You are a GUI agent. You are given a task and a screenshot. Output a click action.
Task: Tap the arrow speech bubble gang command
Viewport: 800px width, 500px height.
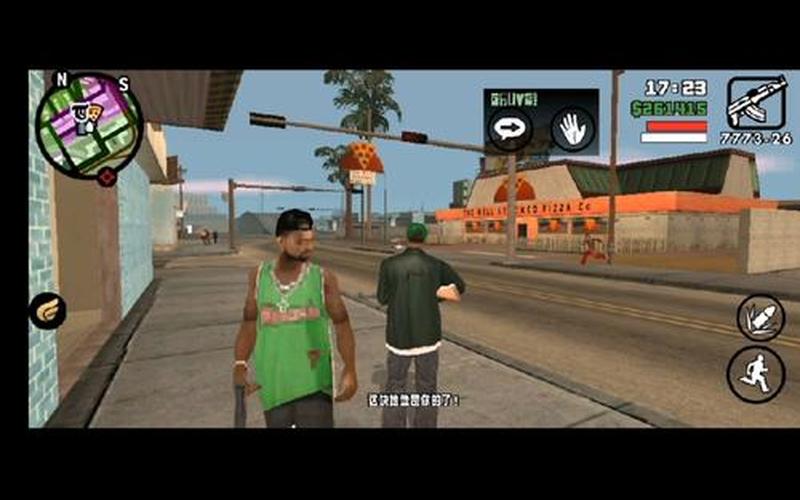(508, 128)
